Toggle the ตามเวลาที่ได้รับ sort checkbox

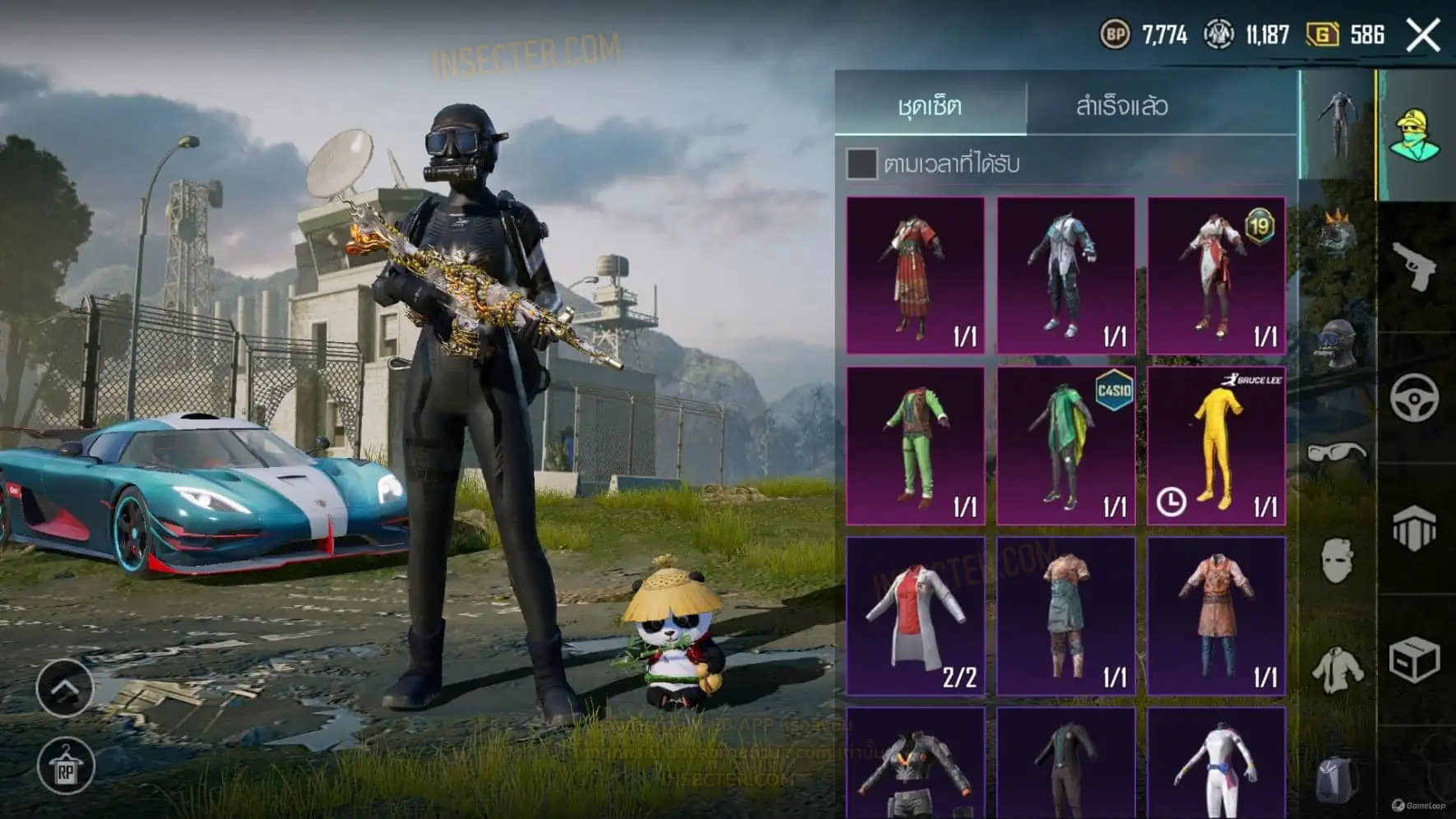[861, 164]
